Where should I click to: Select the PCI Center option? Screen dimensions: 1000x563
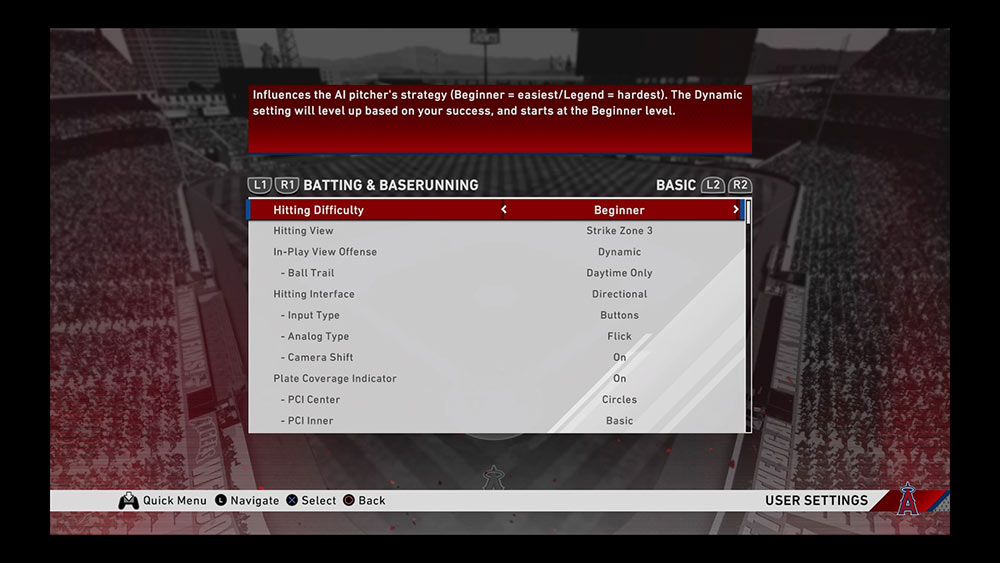point(497,399)
